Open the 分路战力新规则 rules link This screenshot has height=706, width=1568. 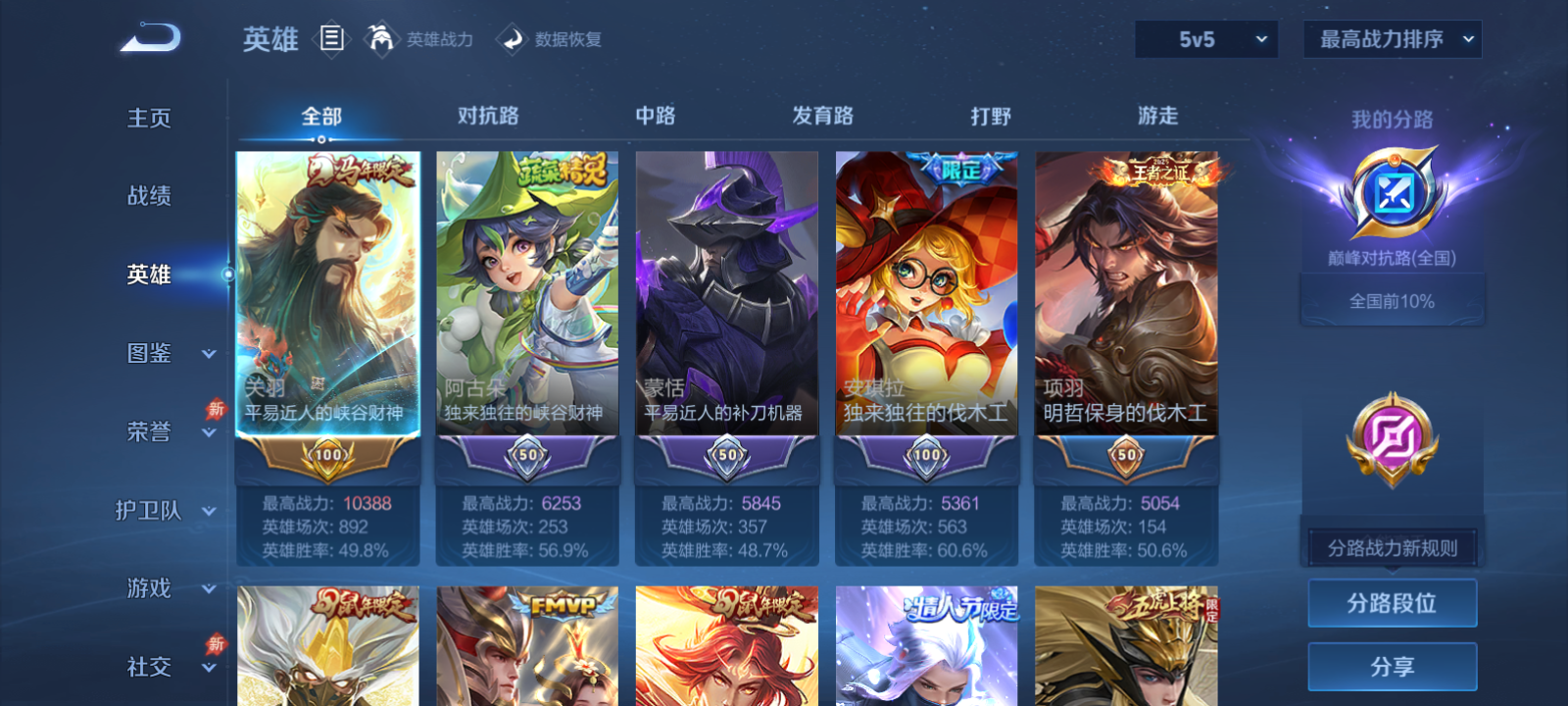(1392, 547)
